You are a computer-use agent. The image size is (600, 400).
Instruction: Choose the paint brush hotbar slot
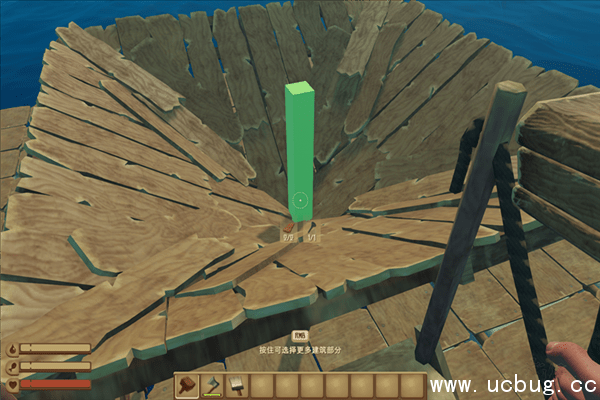pos(237,385)
